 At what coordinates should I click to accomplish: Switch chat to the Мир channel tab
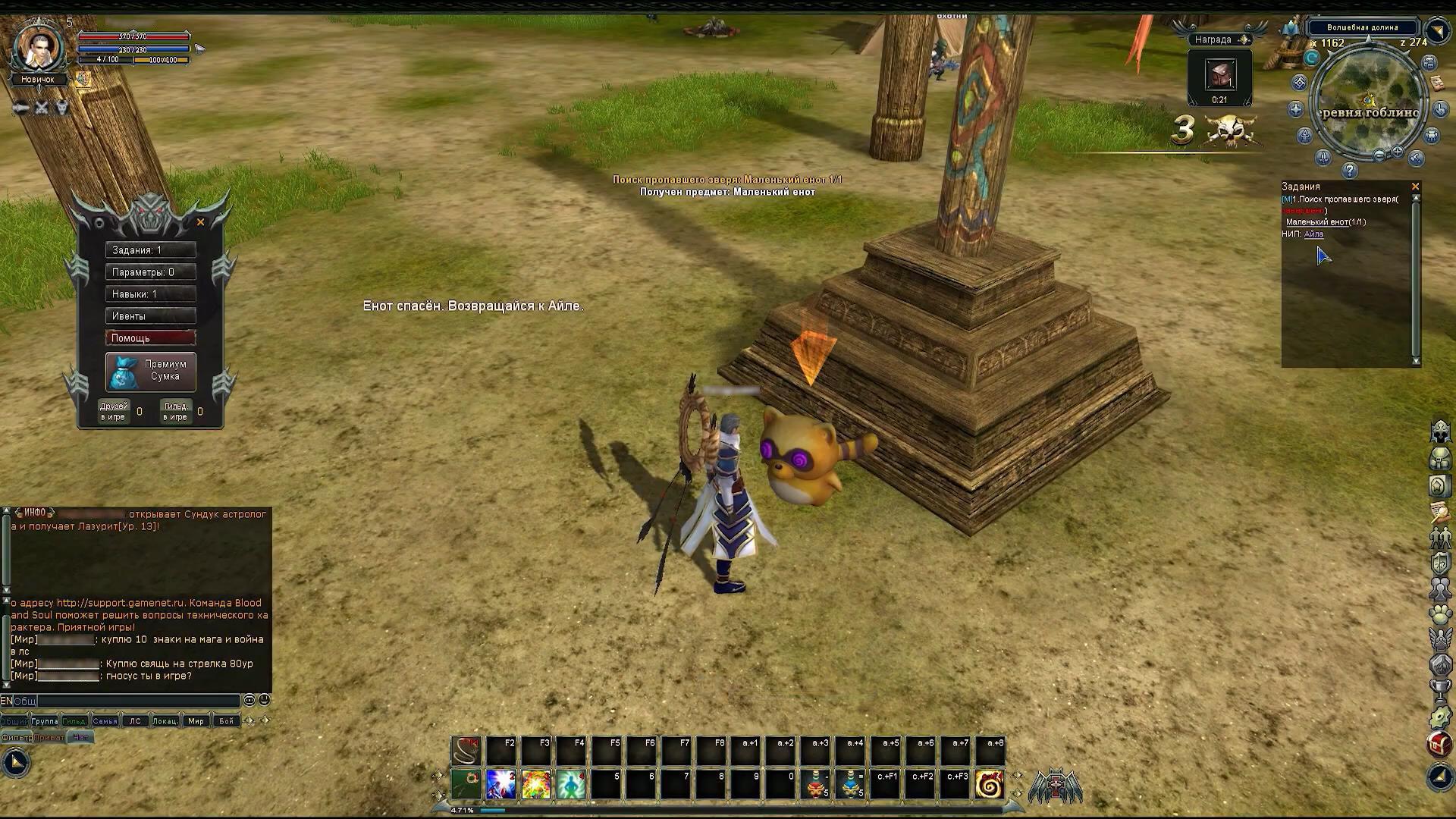pos(196,721)
